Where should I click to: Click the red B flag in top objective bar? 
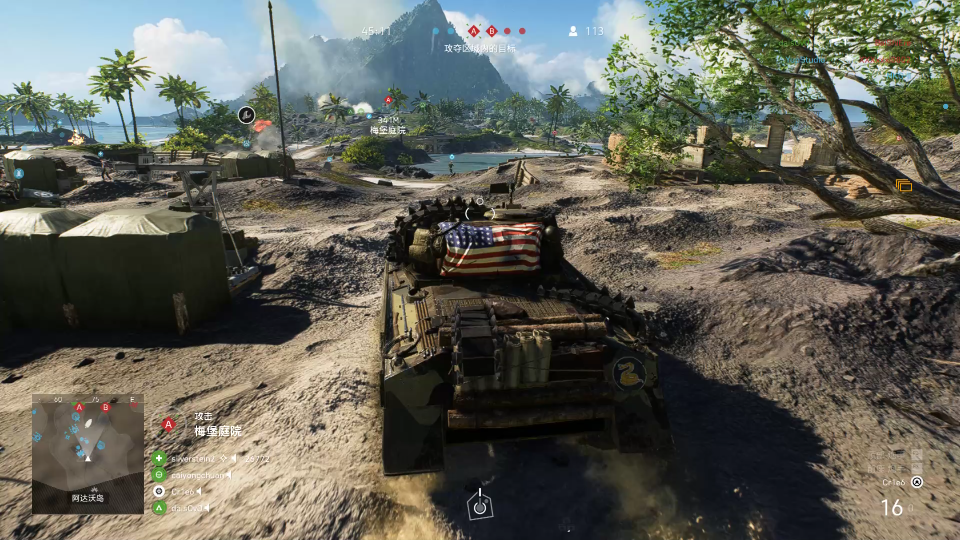click(x=492, y=31)
